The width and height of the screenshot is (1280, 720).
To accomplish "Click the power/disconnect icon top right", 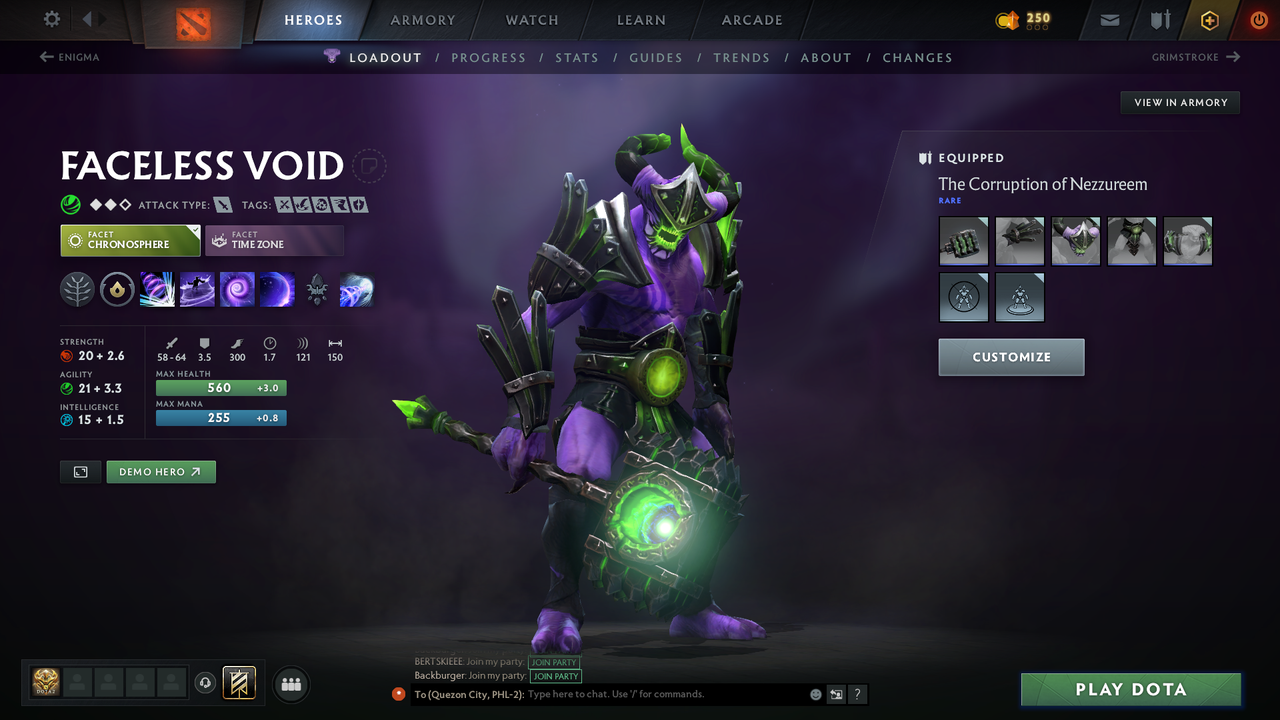I will (1258, 19).
